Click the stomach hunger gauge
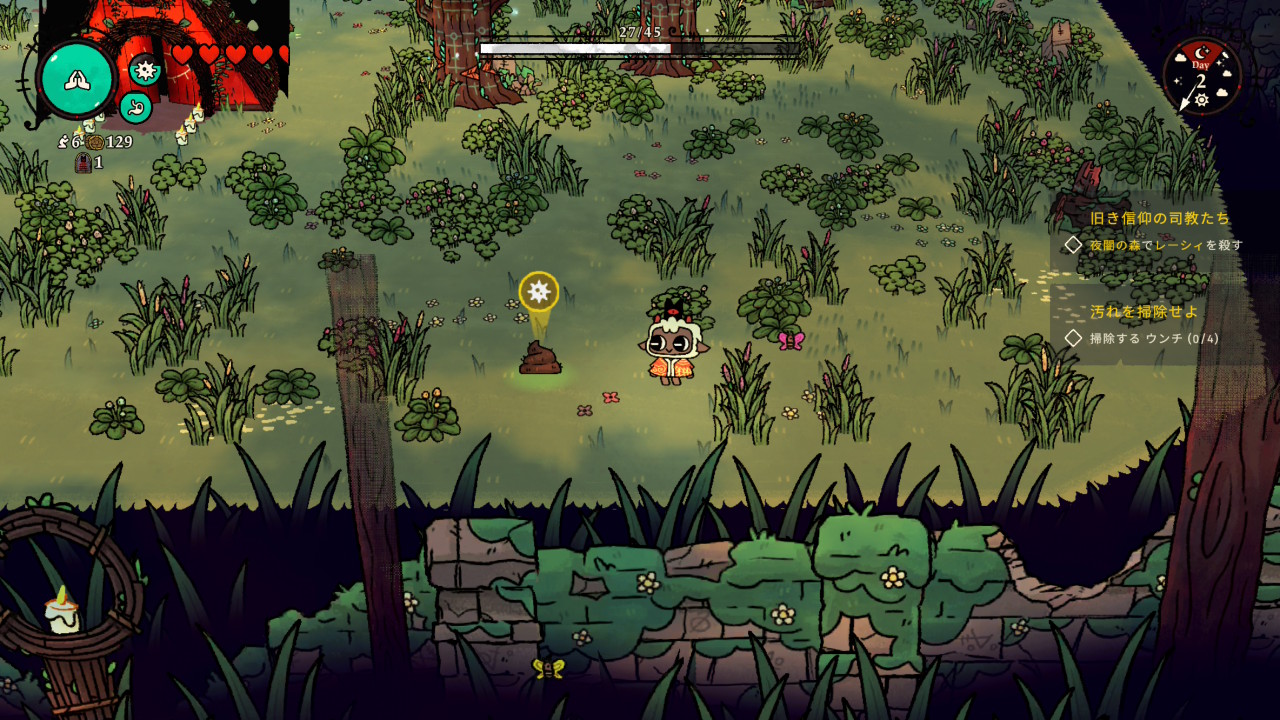The image size is (1280, 720). [135, 106]
